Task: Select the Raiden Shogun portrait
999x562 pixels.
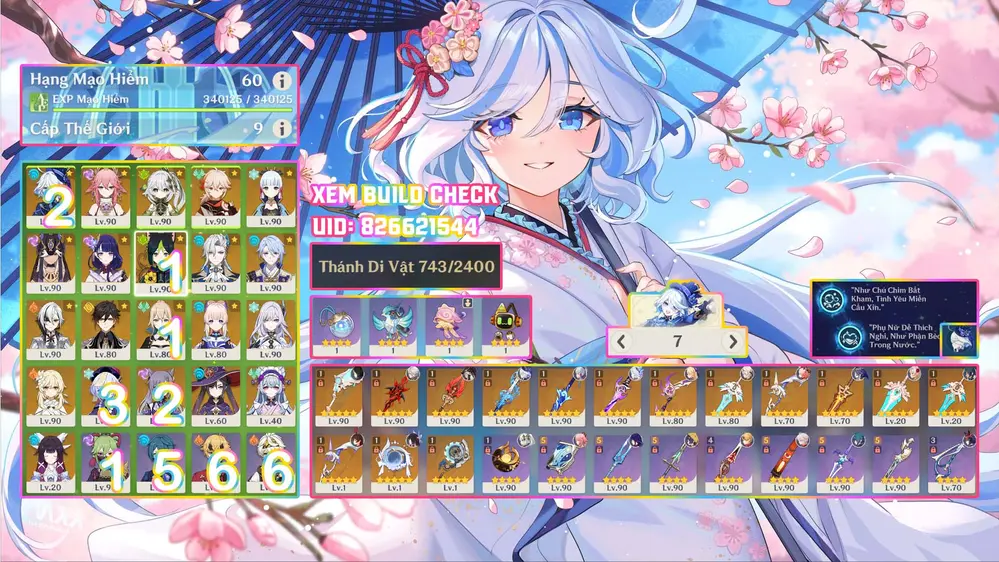Action: pos(107,259)
